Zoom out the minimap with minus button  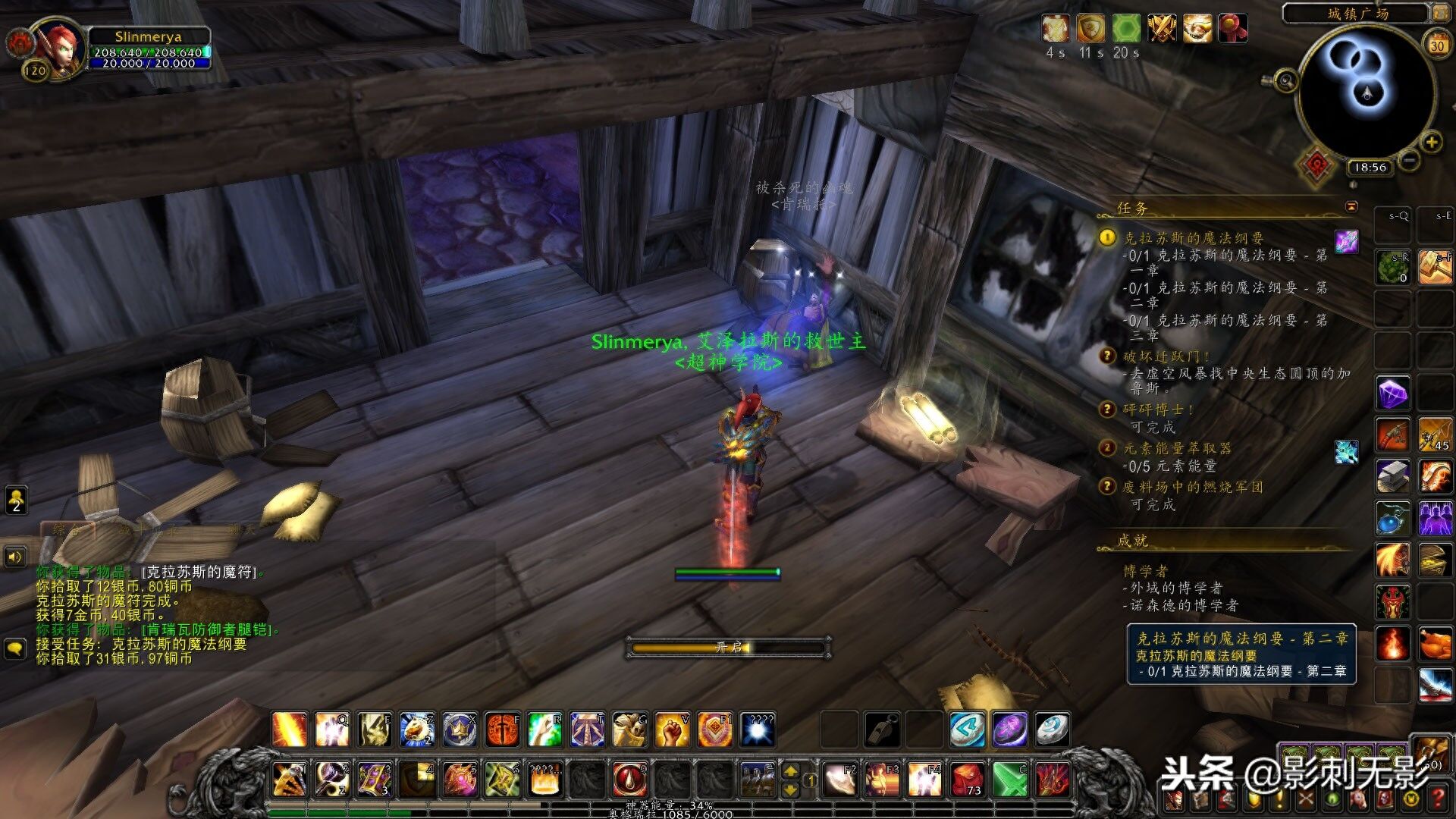click(1409, 160)
